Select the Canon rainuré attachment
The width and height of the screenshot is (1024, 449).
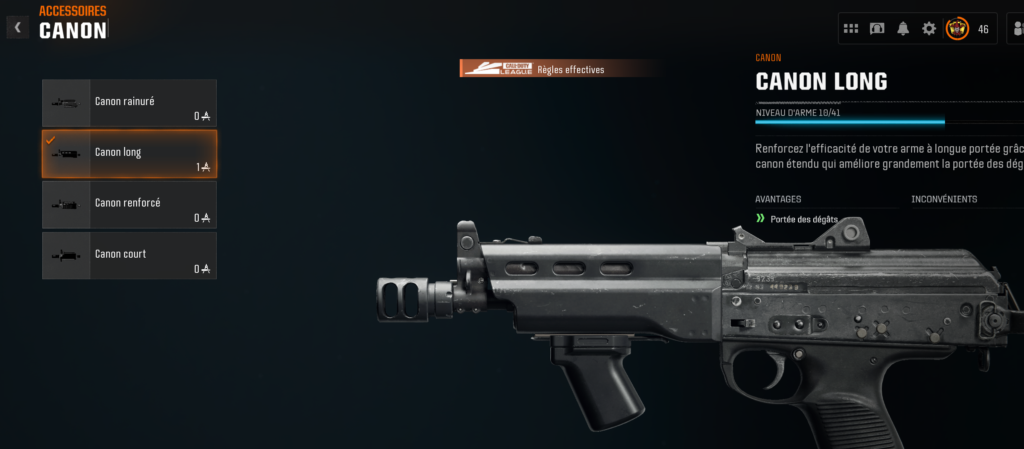coord(129,103)
